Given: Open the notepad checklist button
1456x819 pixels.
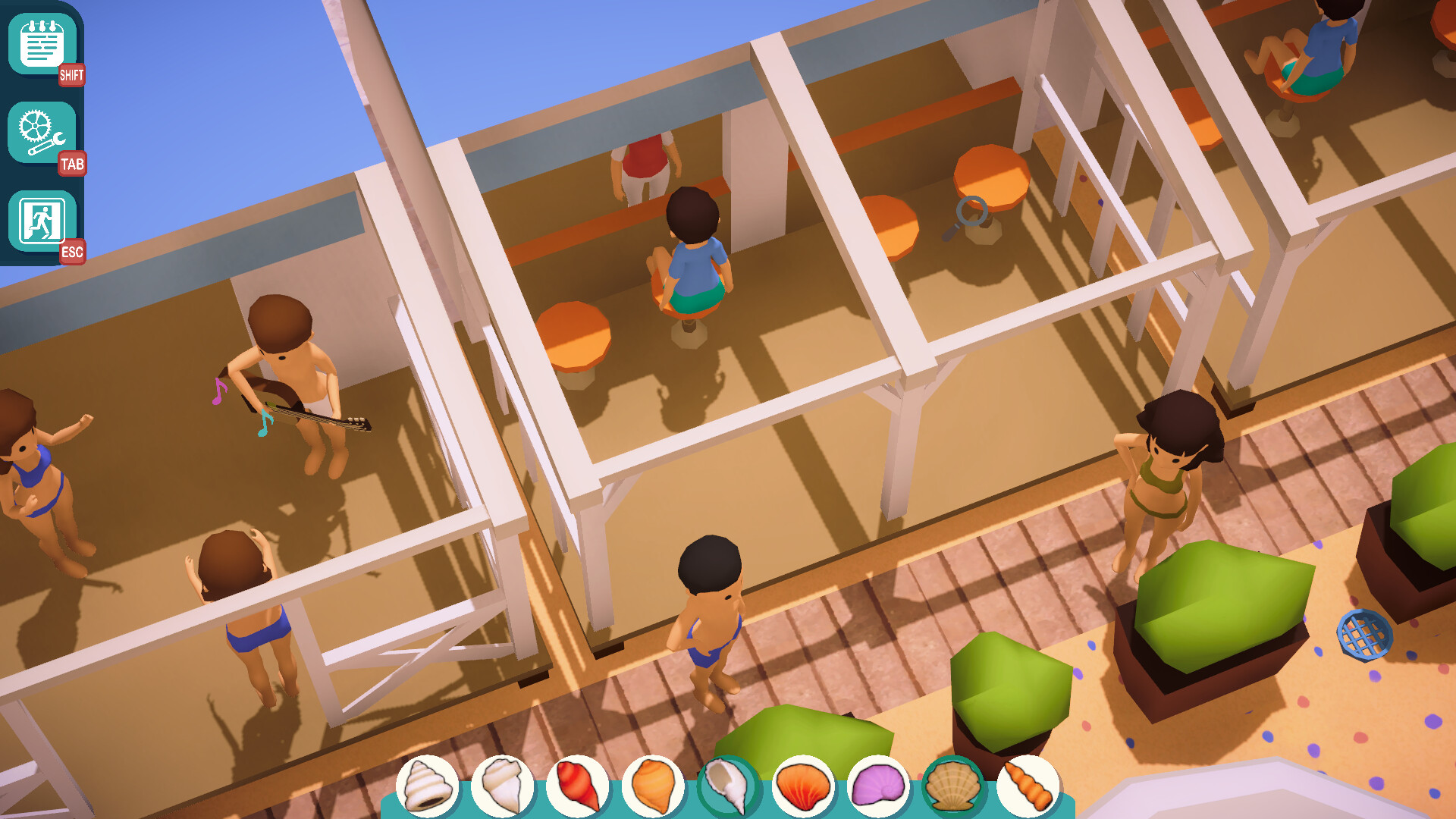Looking at the screenshot, I should coord(42,44).
